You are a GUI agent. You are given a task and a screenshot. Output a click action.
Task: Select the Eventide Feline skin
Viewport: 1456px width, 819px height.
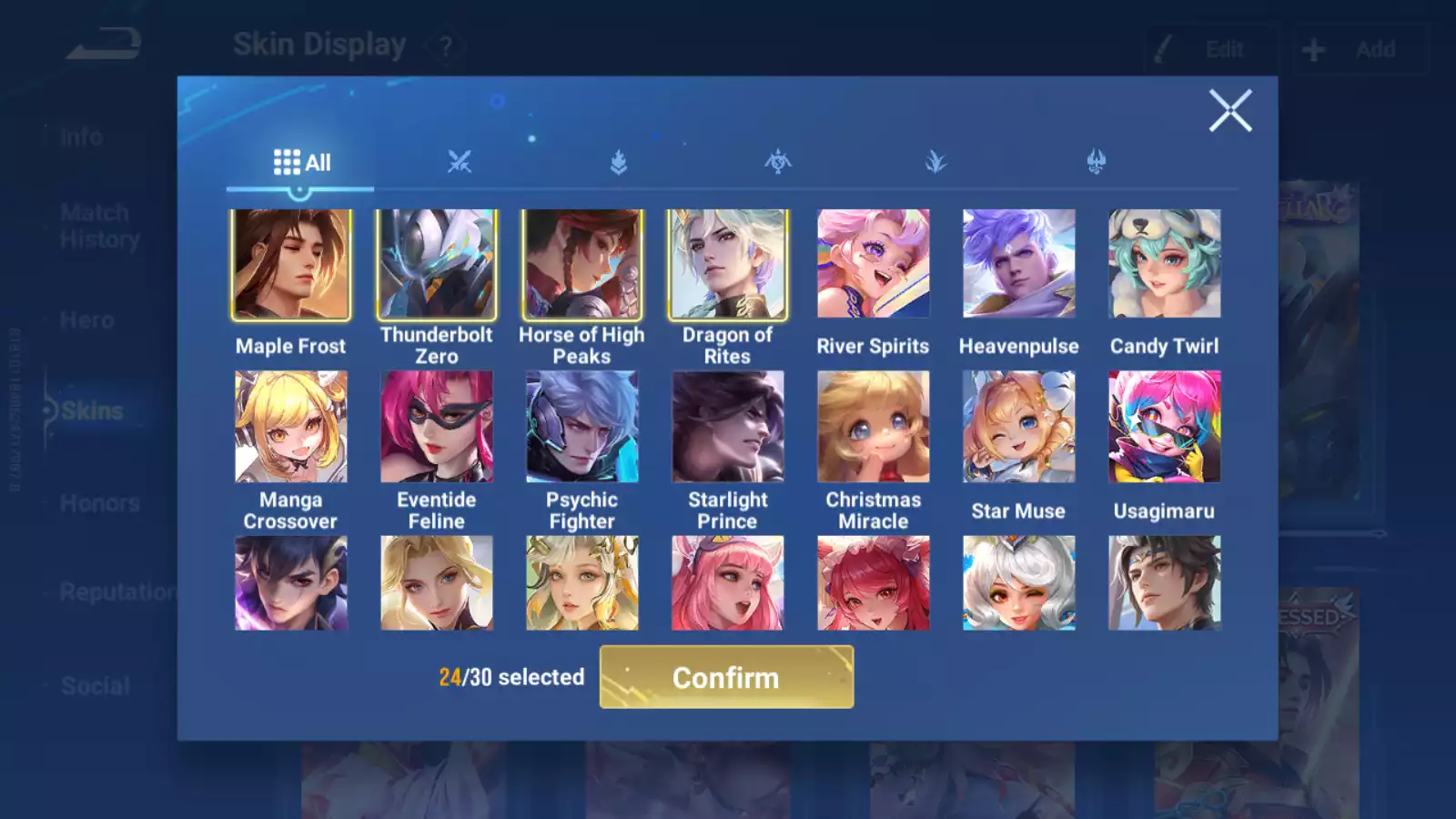click(437, 427)
